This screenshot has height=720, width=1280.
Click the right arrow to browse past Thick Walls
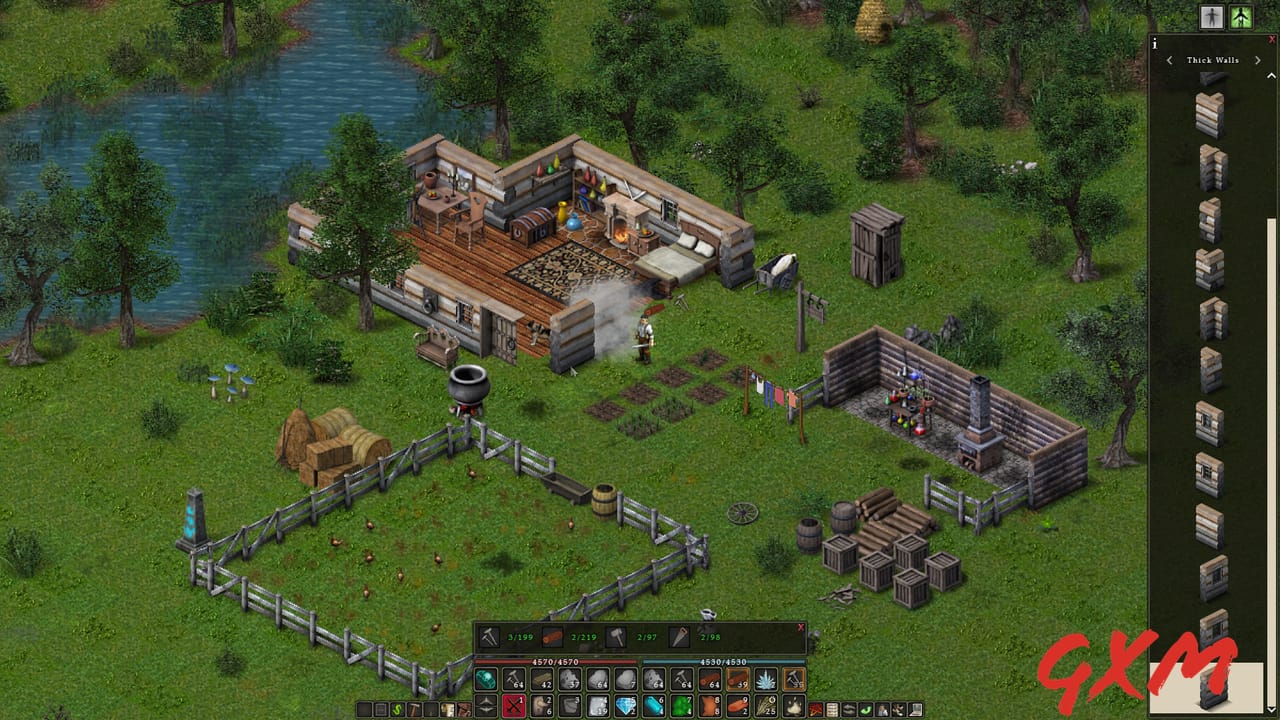pos(1257,61)
